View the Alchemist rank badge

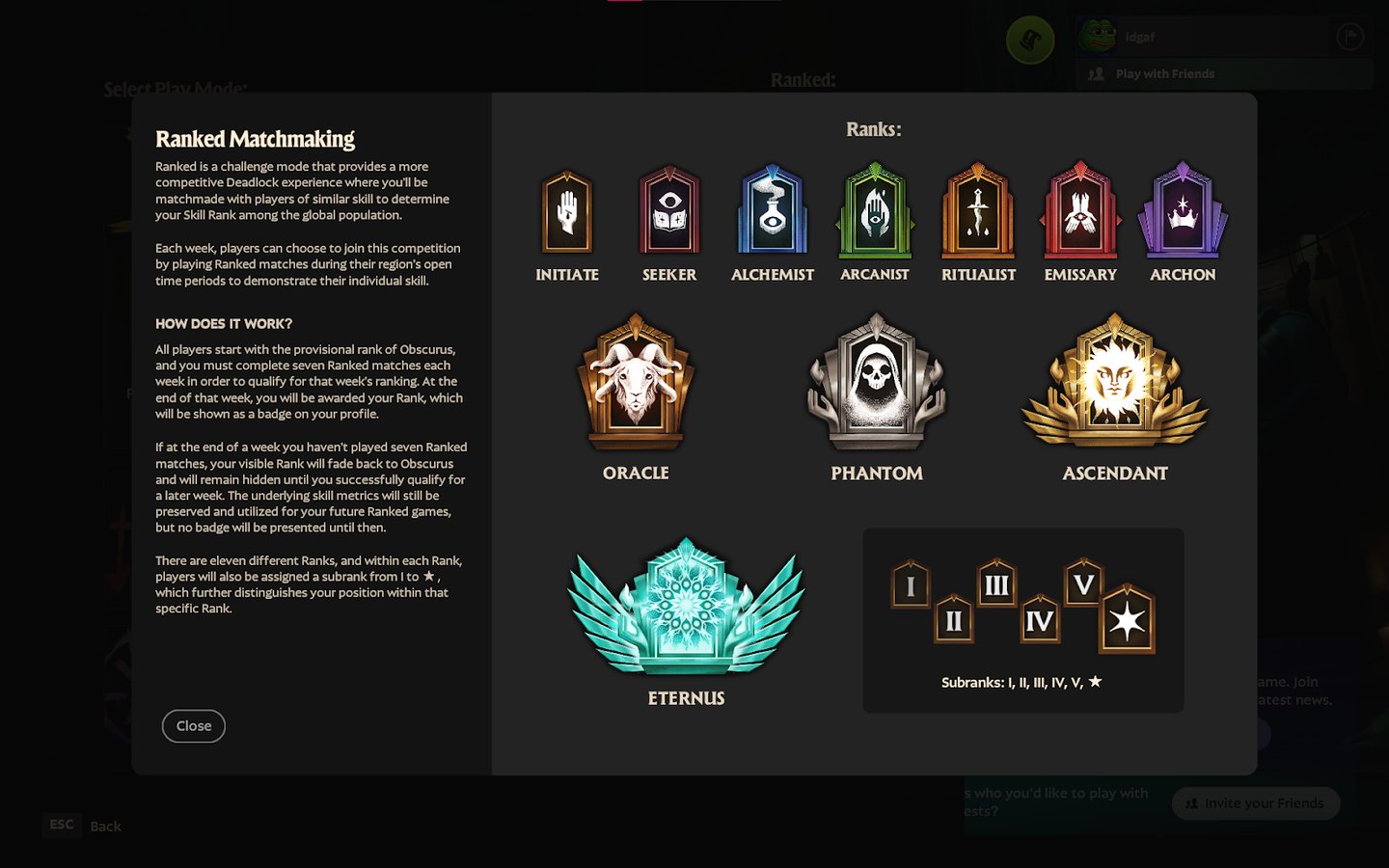click(x=773, y=212)
